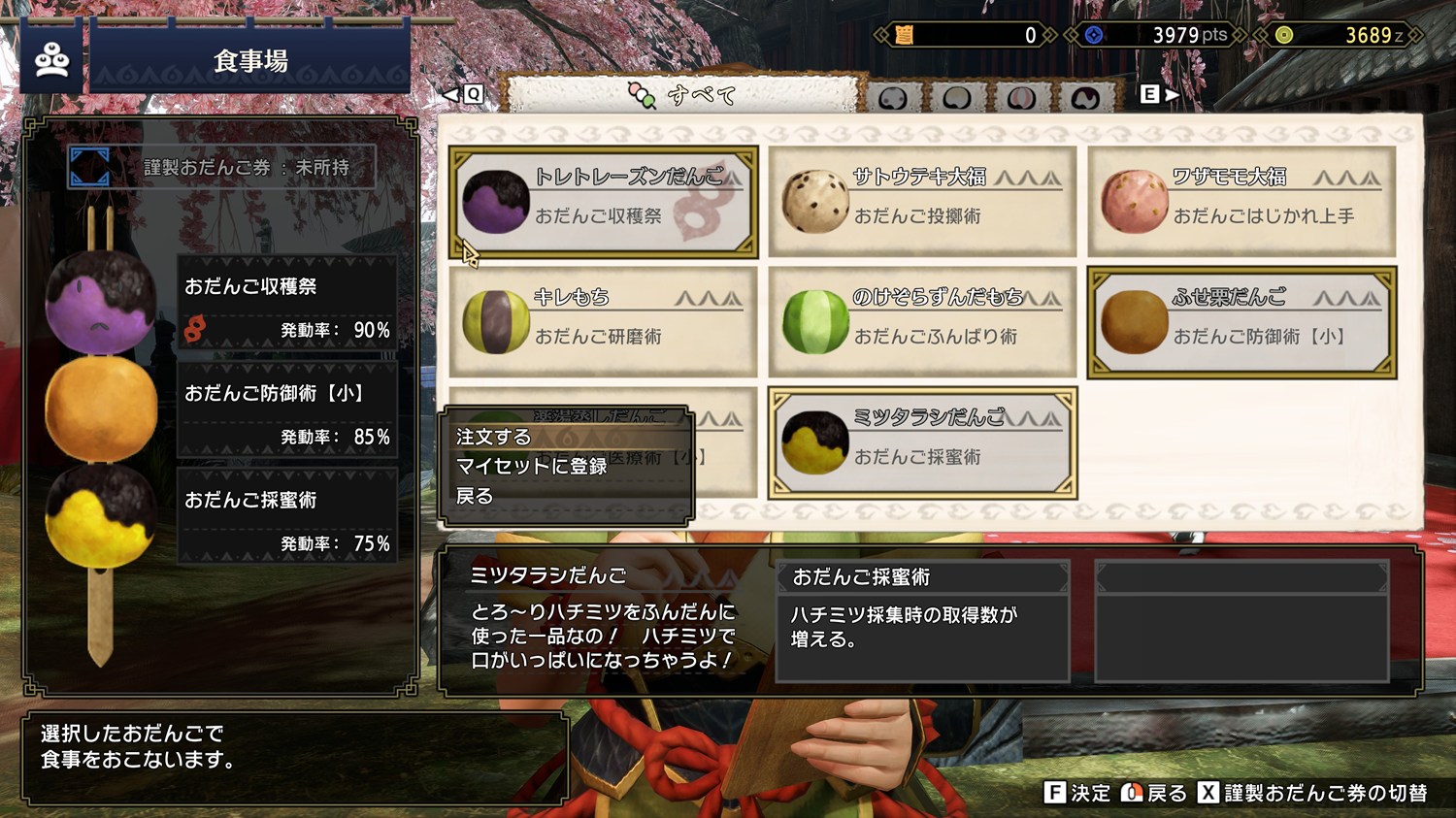Choose 注文する in the popup menu
This screenshot has width=1456, height=818.
(494, 438)
